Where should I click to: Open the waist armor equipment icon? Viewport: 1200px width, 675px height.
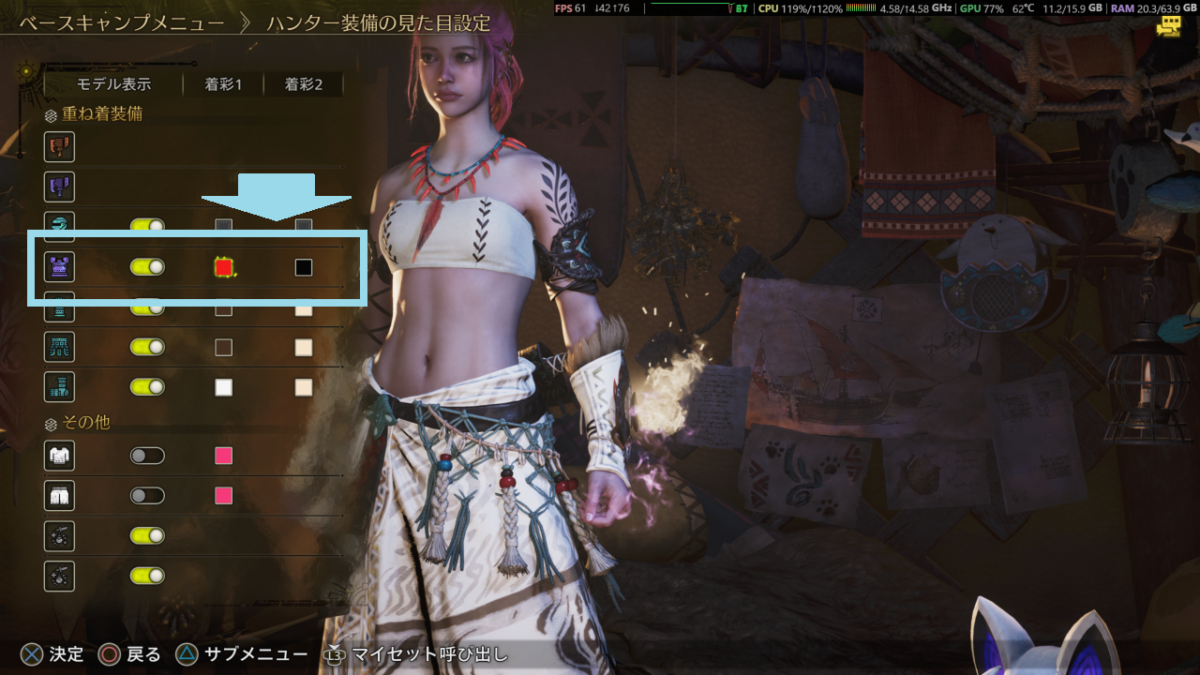[x=59, y=347]
